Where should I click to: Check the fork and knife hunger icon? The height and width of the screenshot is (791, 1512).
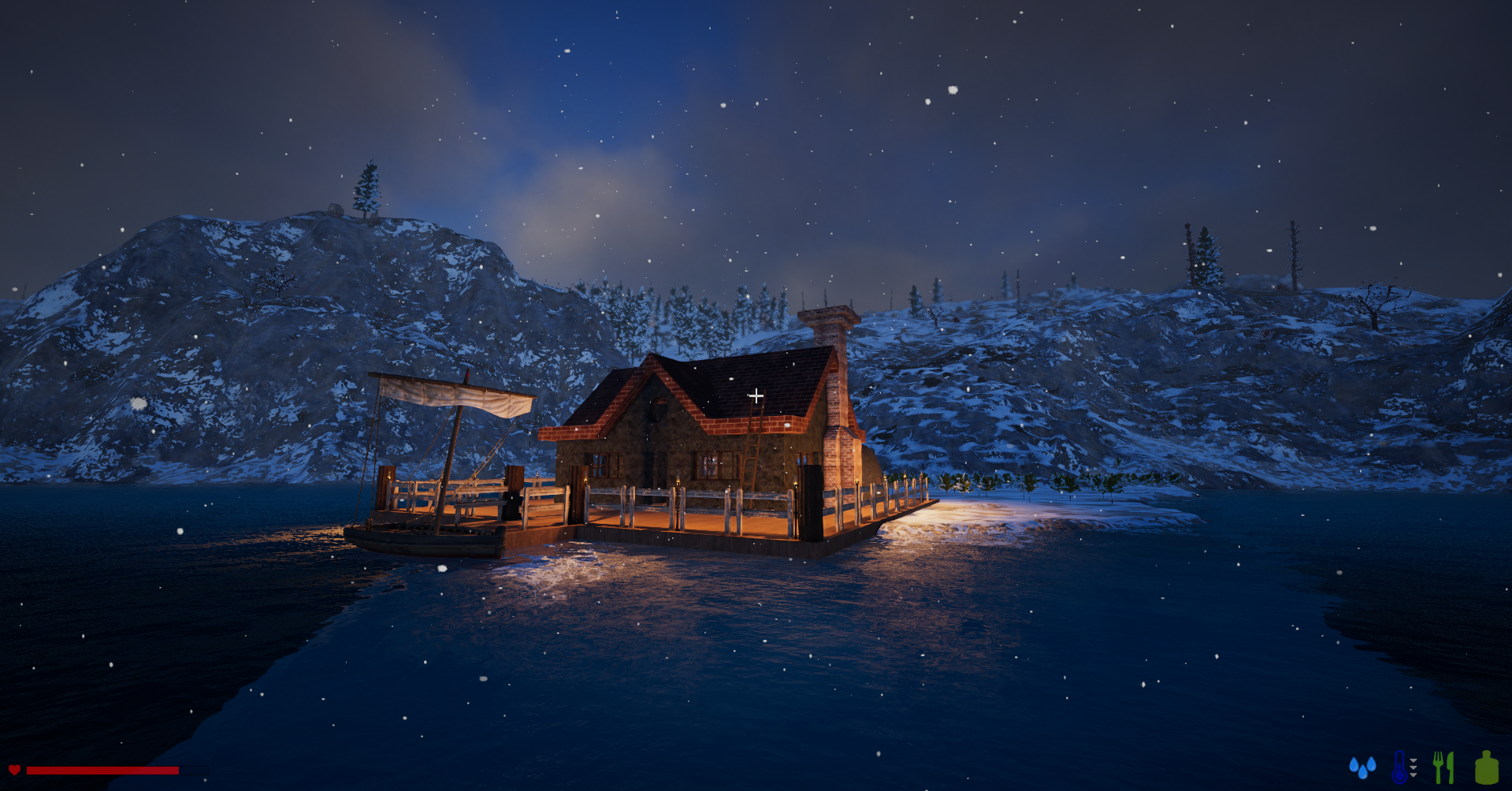pyautogui.click(x=1443, y=767)
